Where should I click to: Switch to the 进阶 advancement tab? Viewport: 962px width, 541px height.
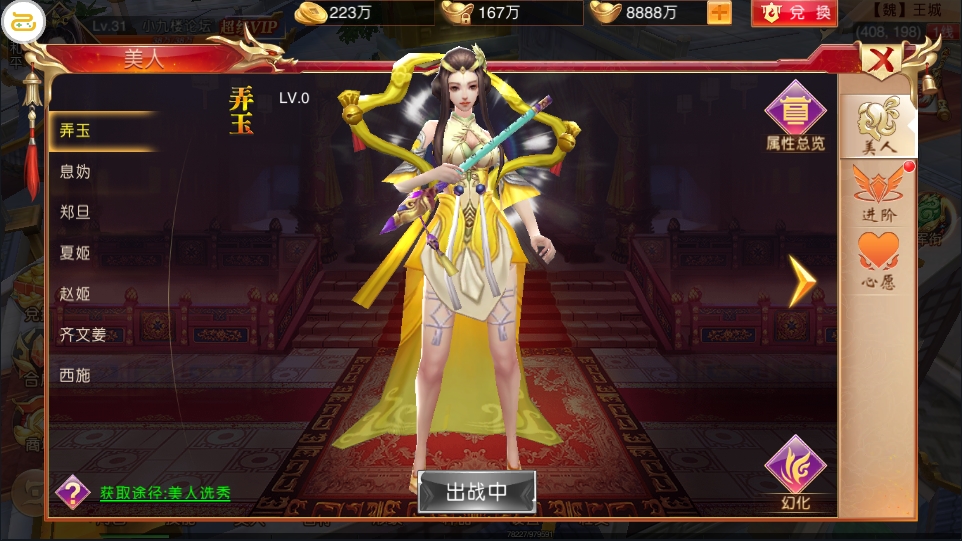coord(878,194)
